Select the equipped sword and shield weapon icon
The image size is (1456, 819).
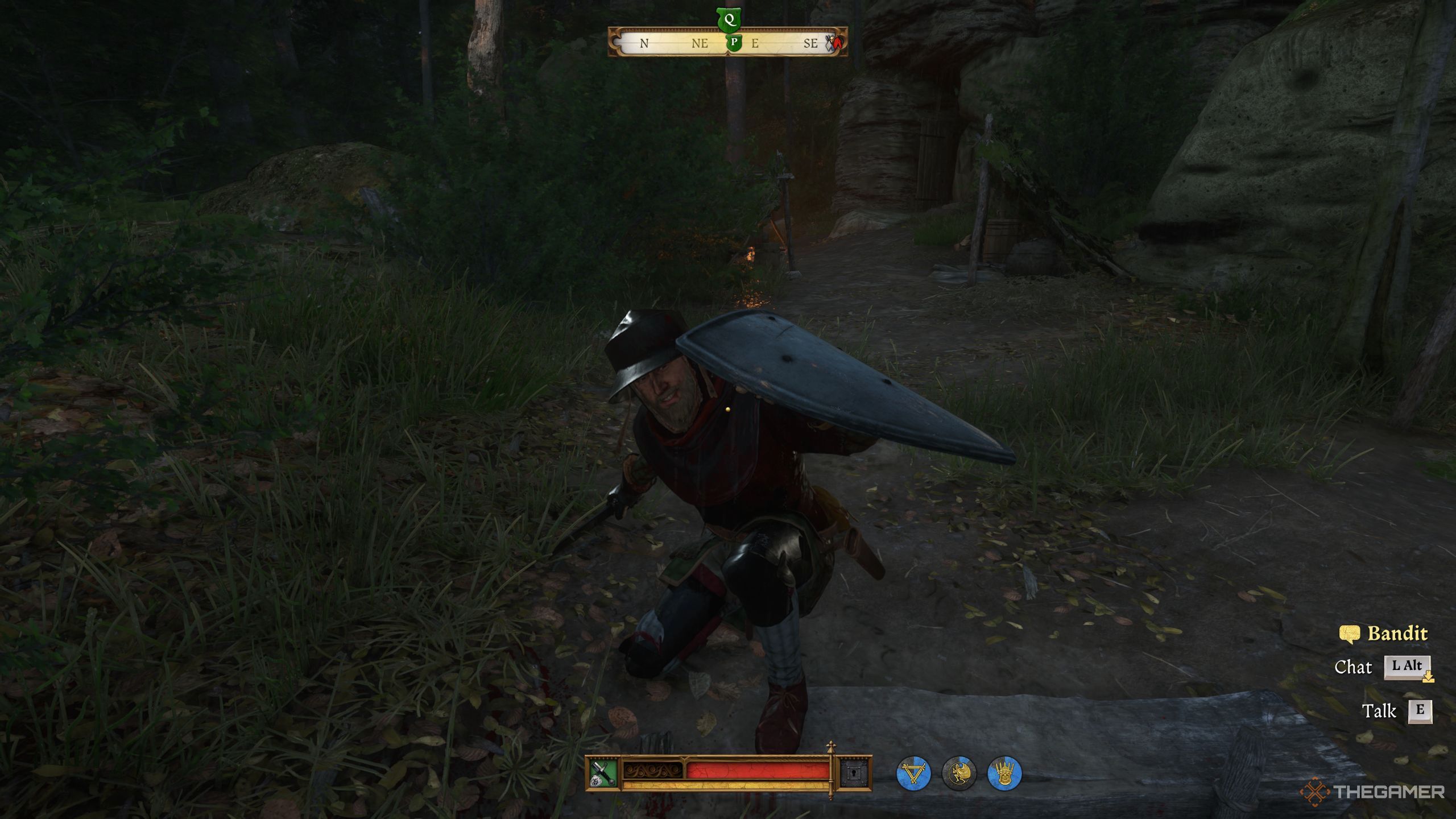pyautogui.click(x=603, y=772)
